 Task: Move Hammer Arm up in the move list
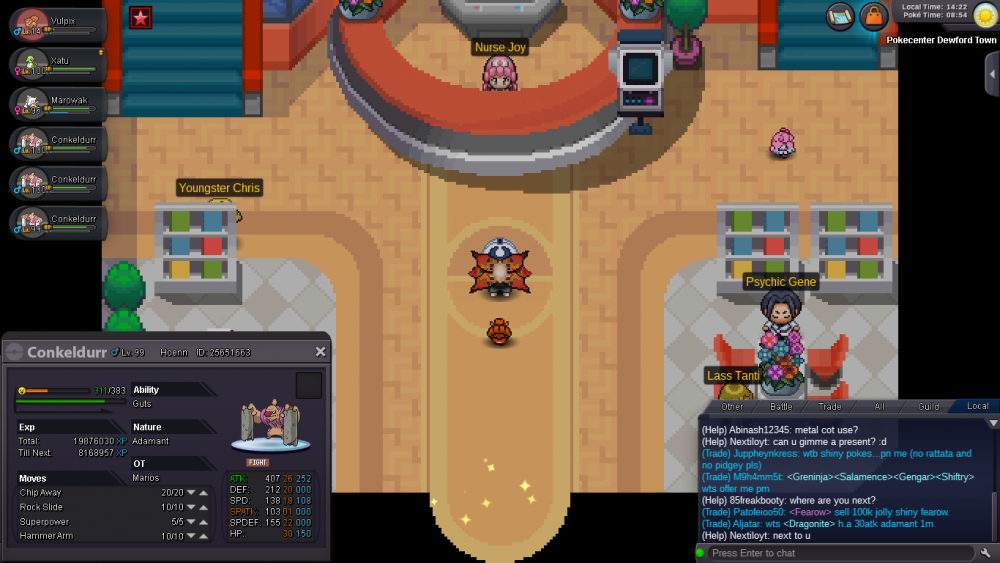point(204,536)
